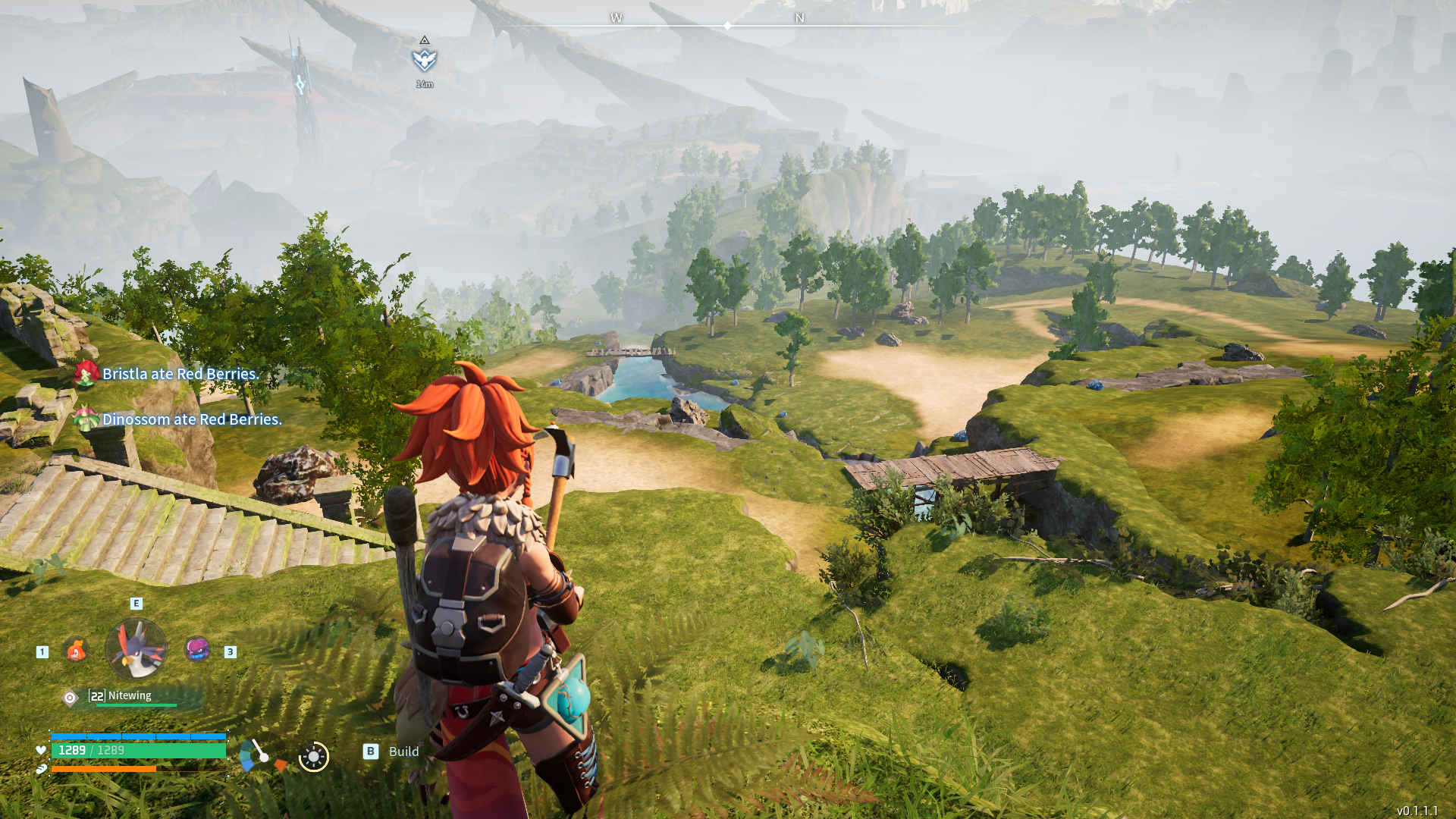Toggle pal slot 3 hotkey badge
The height and width of the screenshot is (819, 1456).
point(229,651)
